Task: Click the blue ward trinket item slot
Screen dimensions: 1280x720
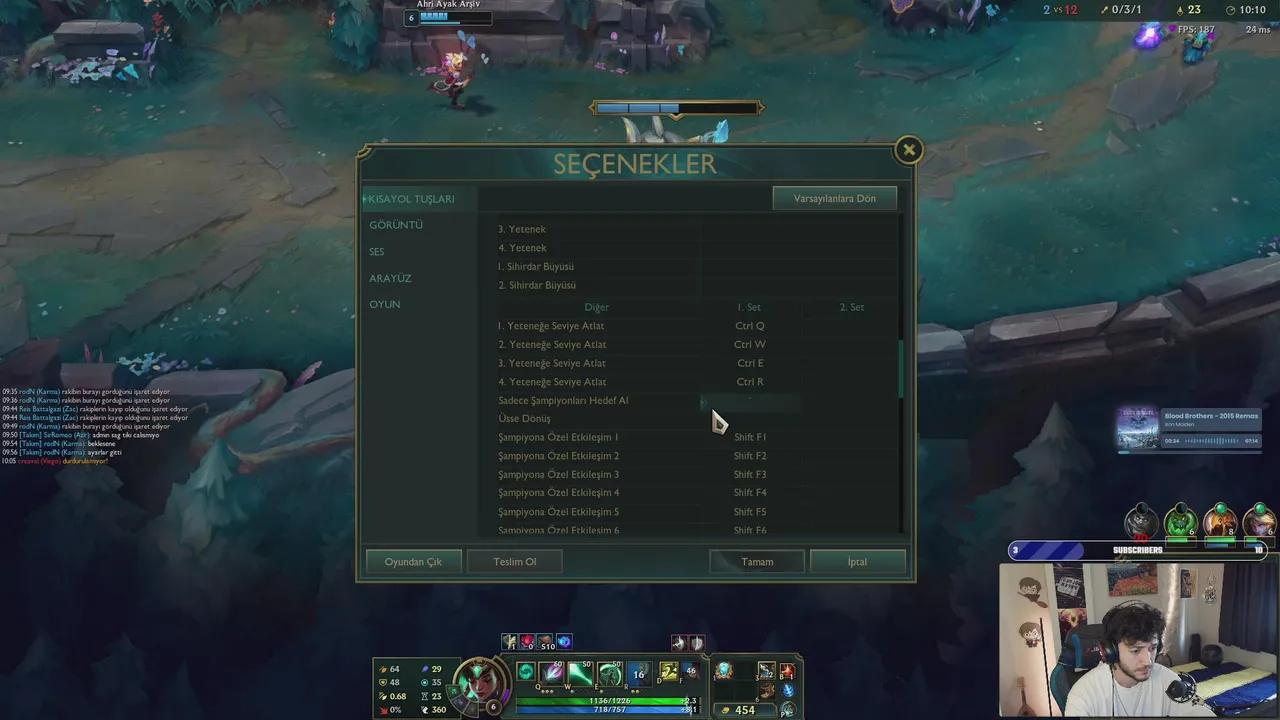Action: click(x=786, y=690)
